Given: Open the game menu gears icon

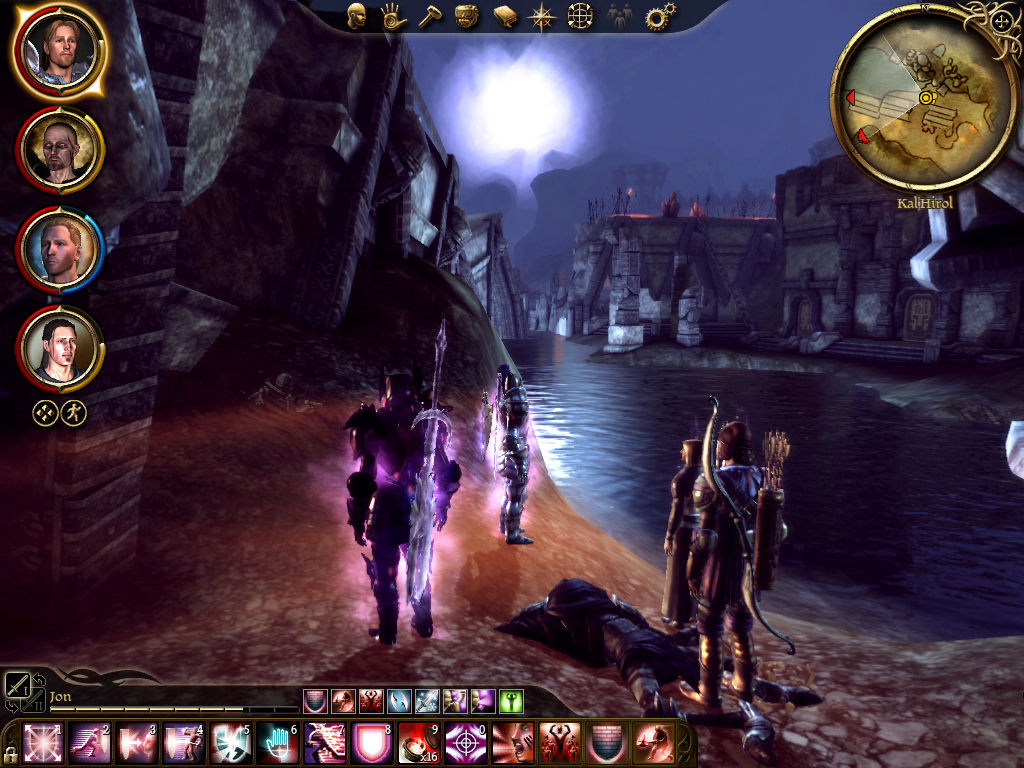Looking at the screenshot, I should coord(659,16).
